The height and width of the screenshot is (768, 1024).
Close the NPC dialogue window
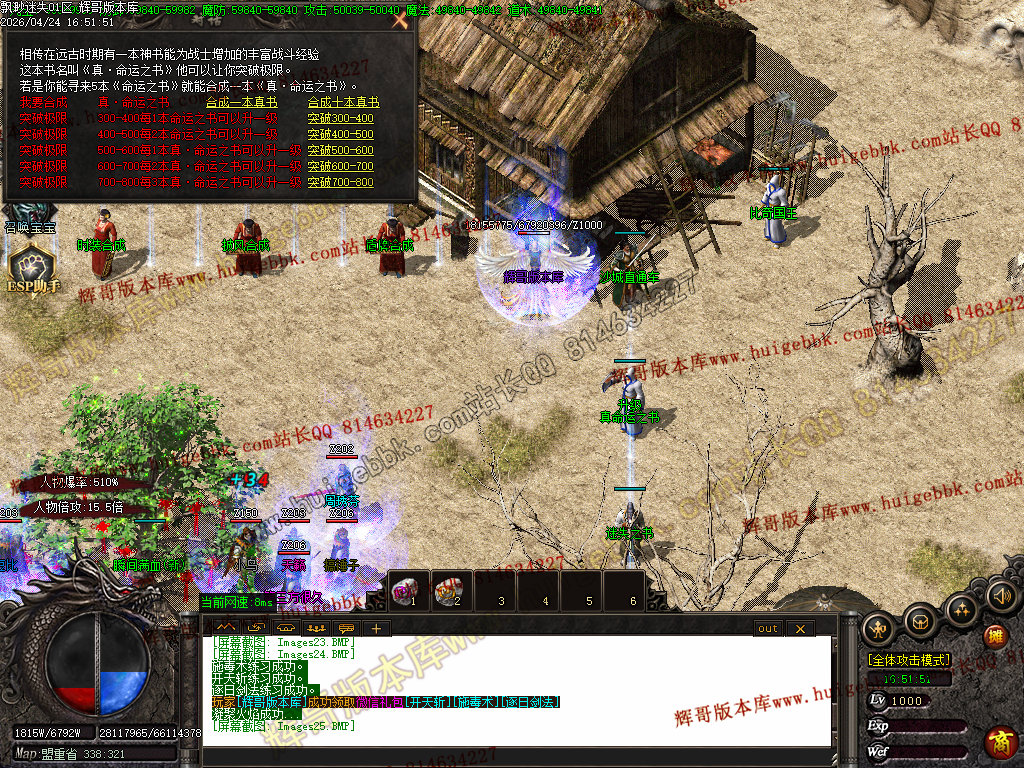[401, 21]
